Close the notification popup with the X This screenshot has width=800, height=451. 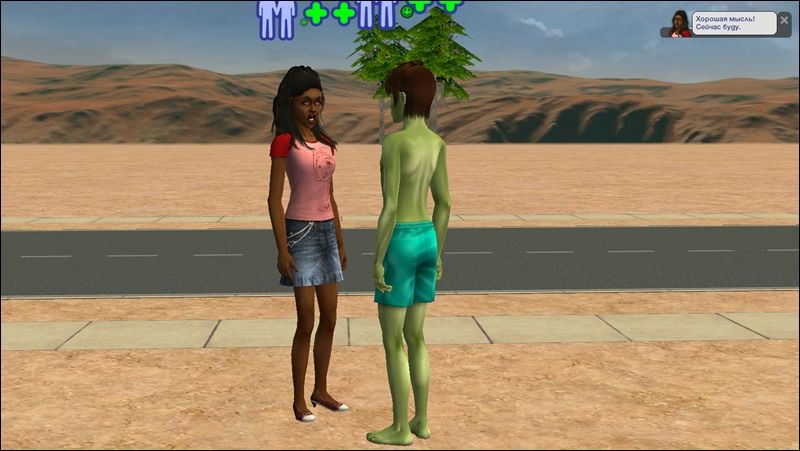tap(785, 18)
